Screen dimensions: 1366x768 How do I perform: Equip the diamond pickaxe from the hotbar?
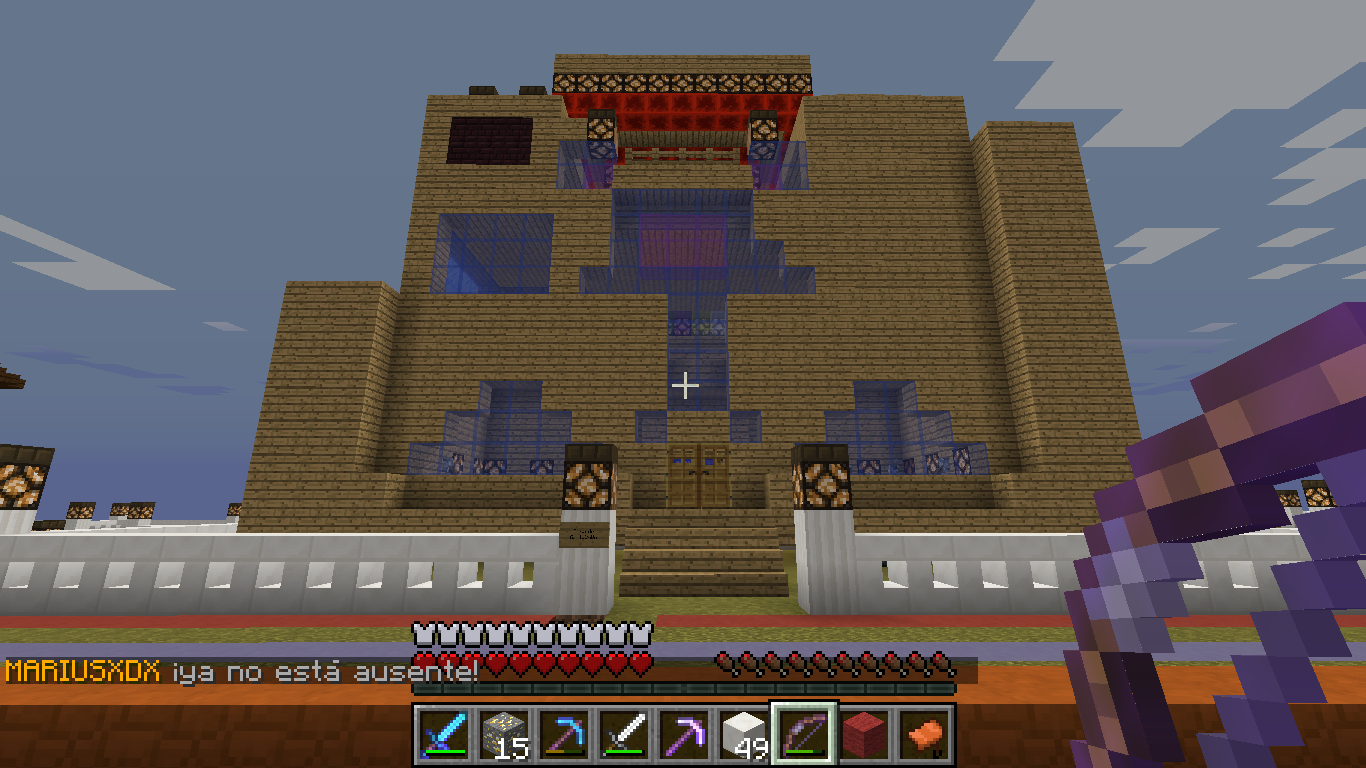coord(560,734)
